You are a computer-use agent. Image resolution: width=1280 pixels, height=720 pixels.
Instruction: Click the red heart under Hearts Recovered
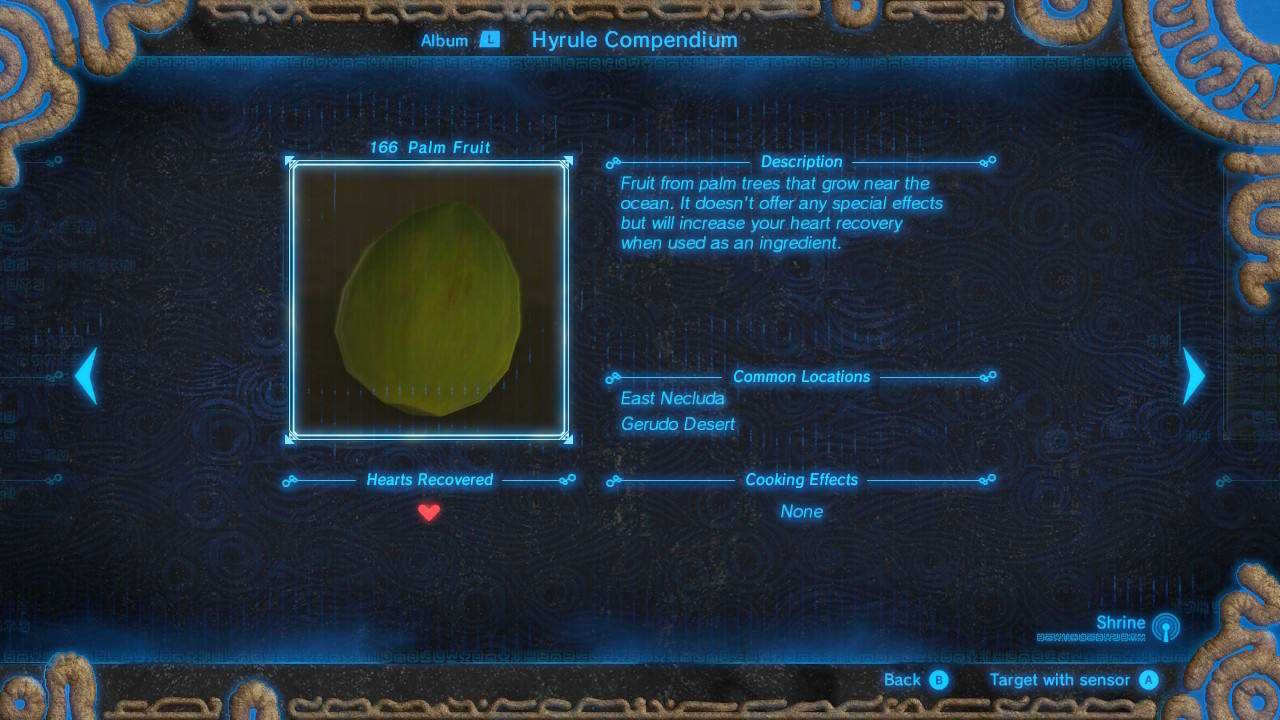point(430,511)
